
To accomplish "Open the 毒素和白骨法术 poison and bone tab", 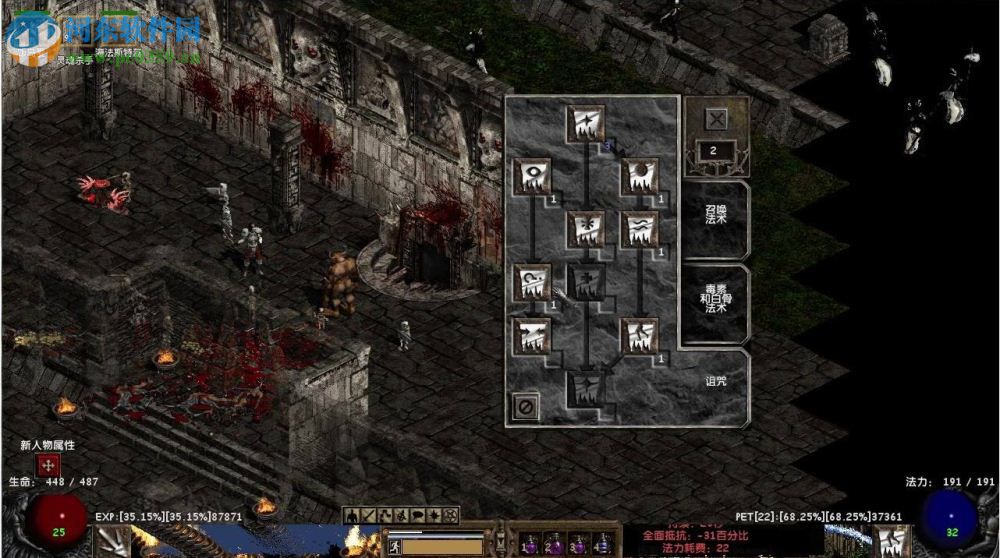I will [x=716, y=301].
